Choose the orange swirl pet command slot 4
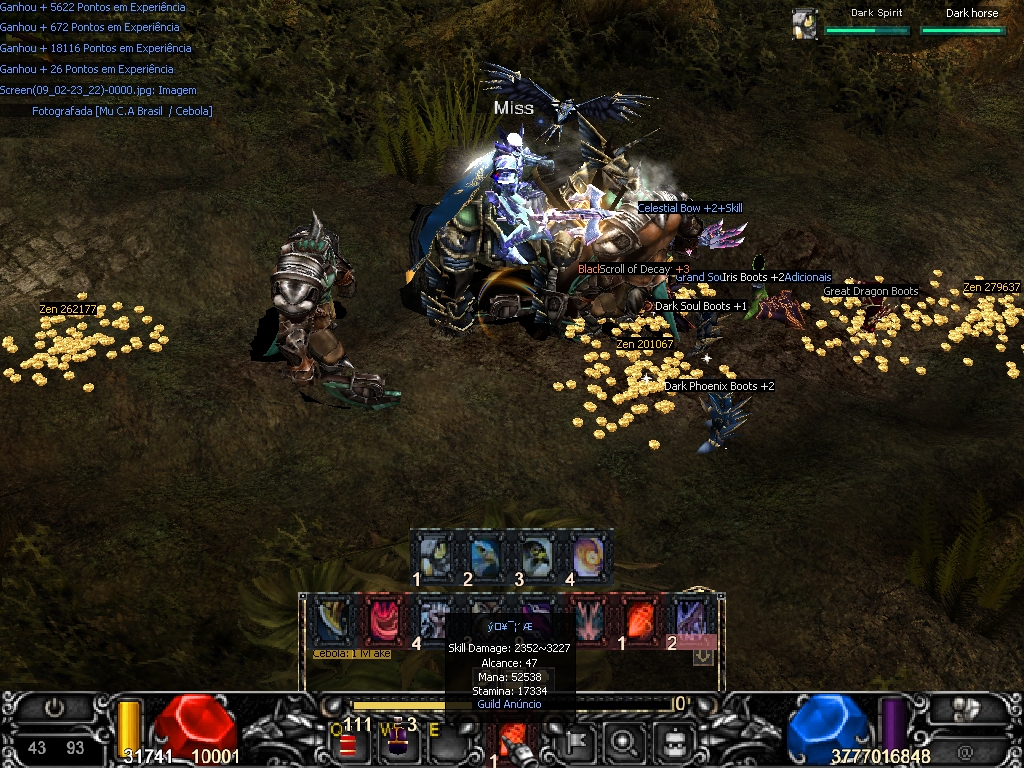 pyautogui.click(x=587, y=554)
